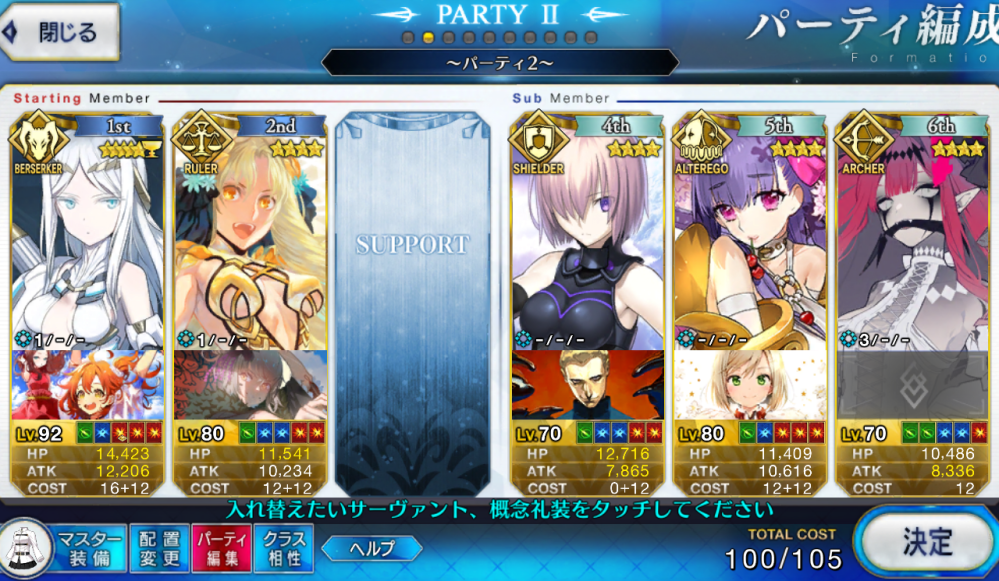The width and height of the screenshot is (999, 581).
Task: Pick the 5th slot Alterego servant card
Action: click(751, 240)
